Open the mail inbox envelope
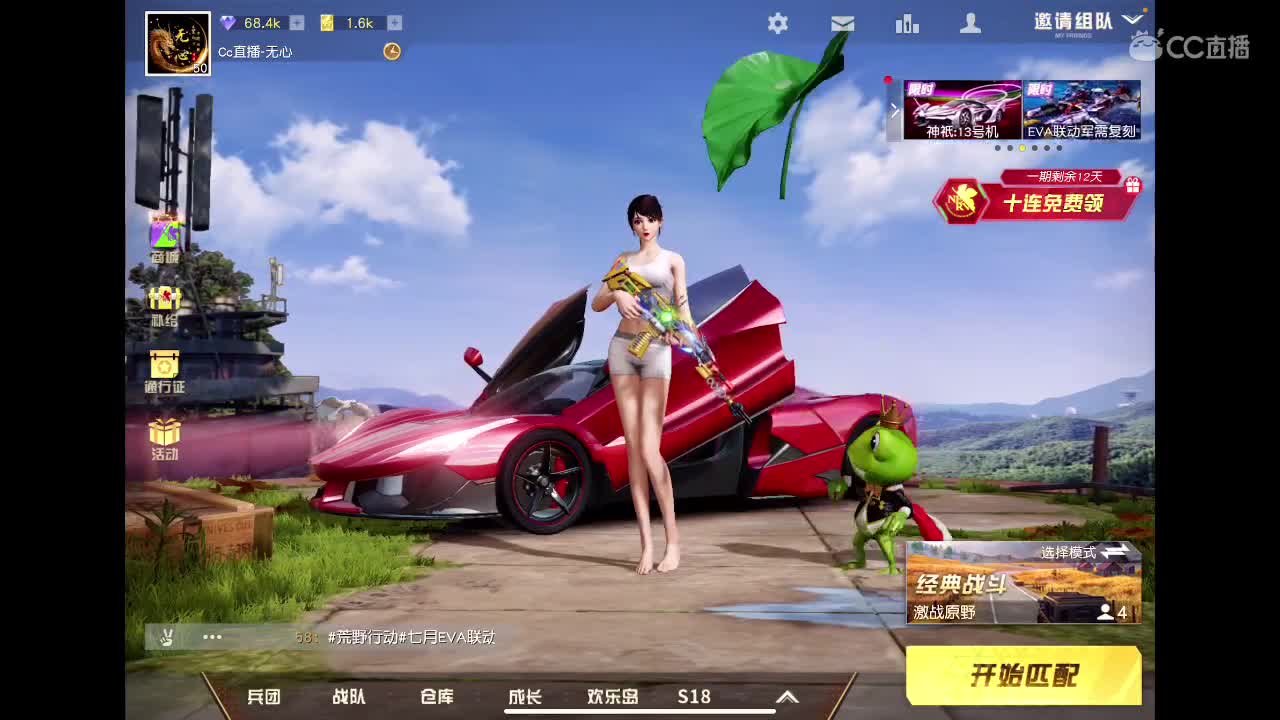1280x720 pixels. [x=842, y=23]
